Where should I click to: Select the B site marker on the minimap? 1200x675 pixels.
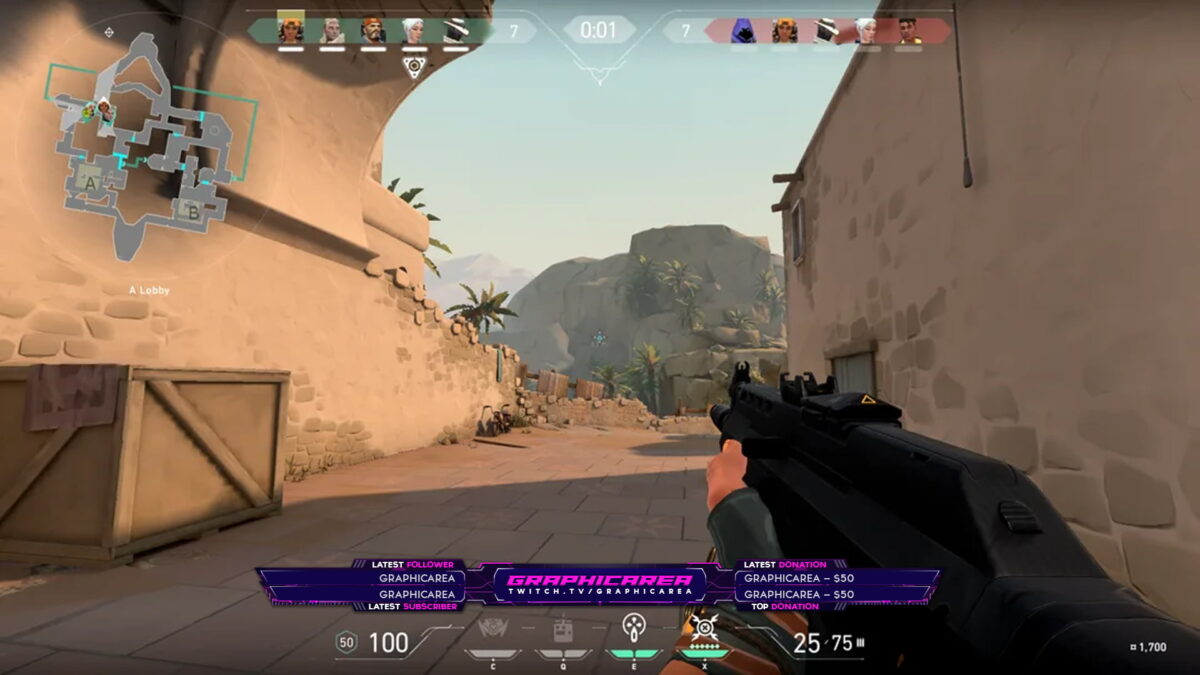(x=190, y=211)
